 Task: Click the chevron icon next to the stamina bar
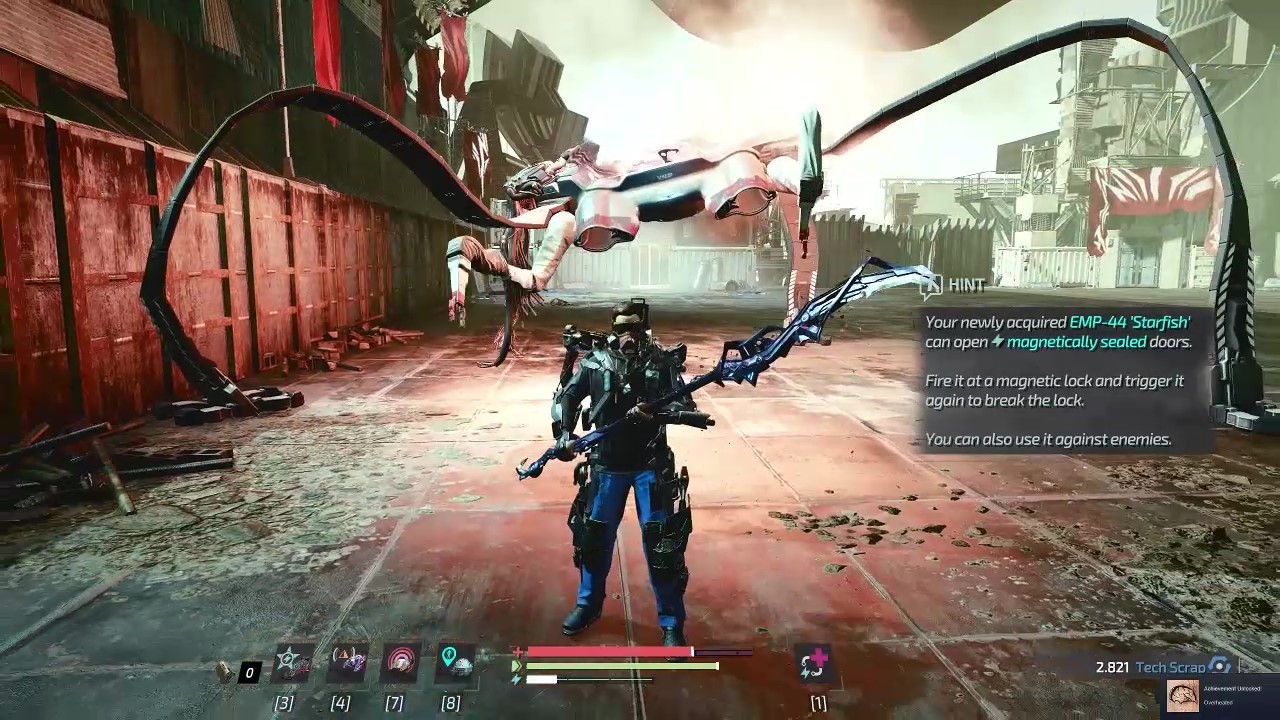(519, 664)
